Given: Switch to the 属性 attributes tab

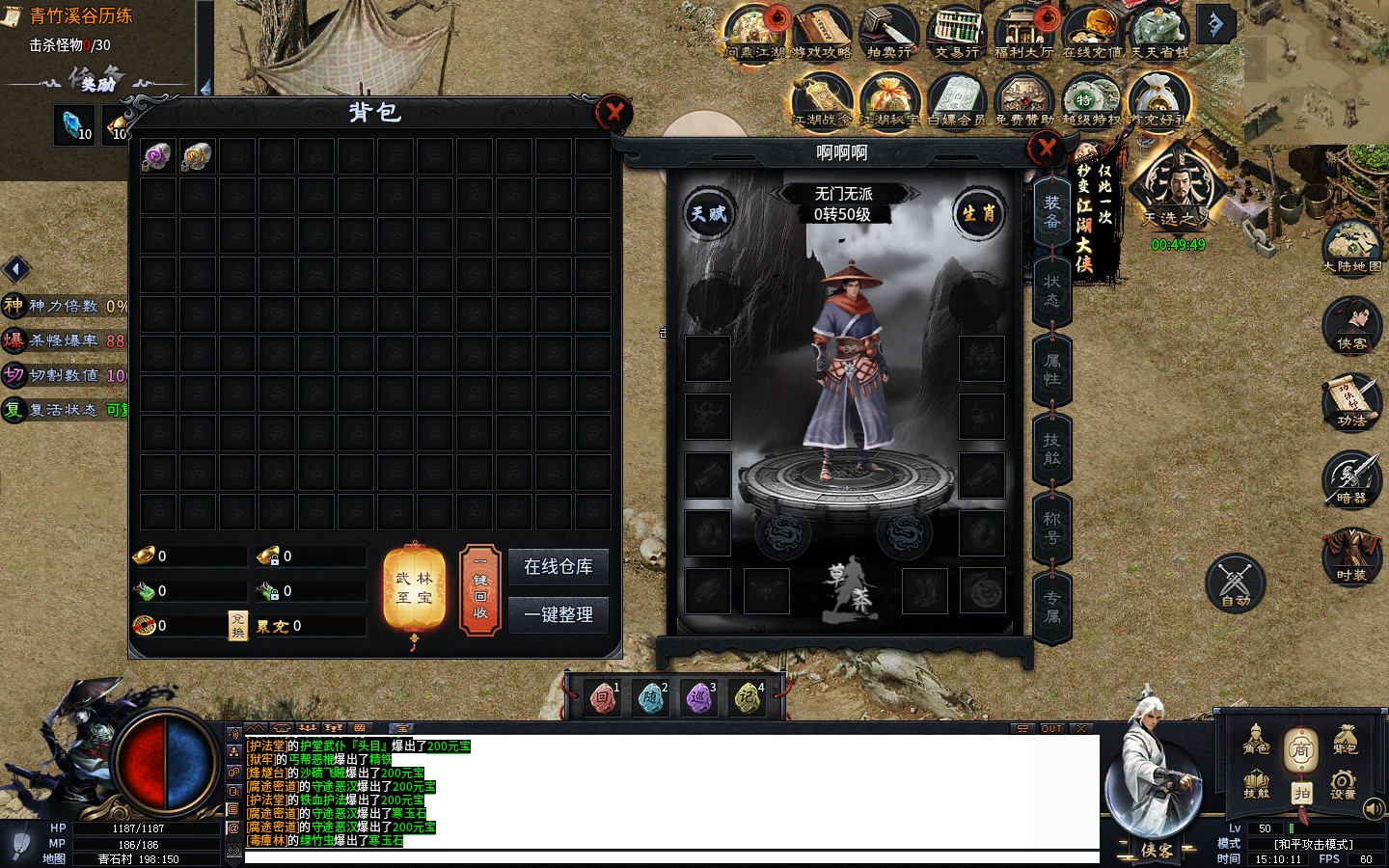Looking at the screenshot, I should click(x=1051, y=368).
